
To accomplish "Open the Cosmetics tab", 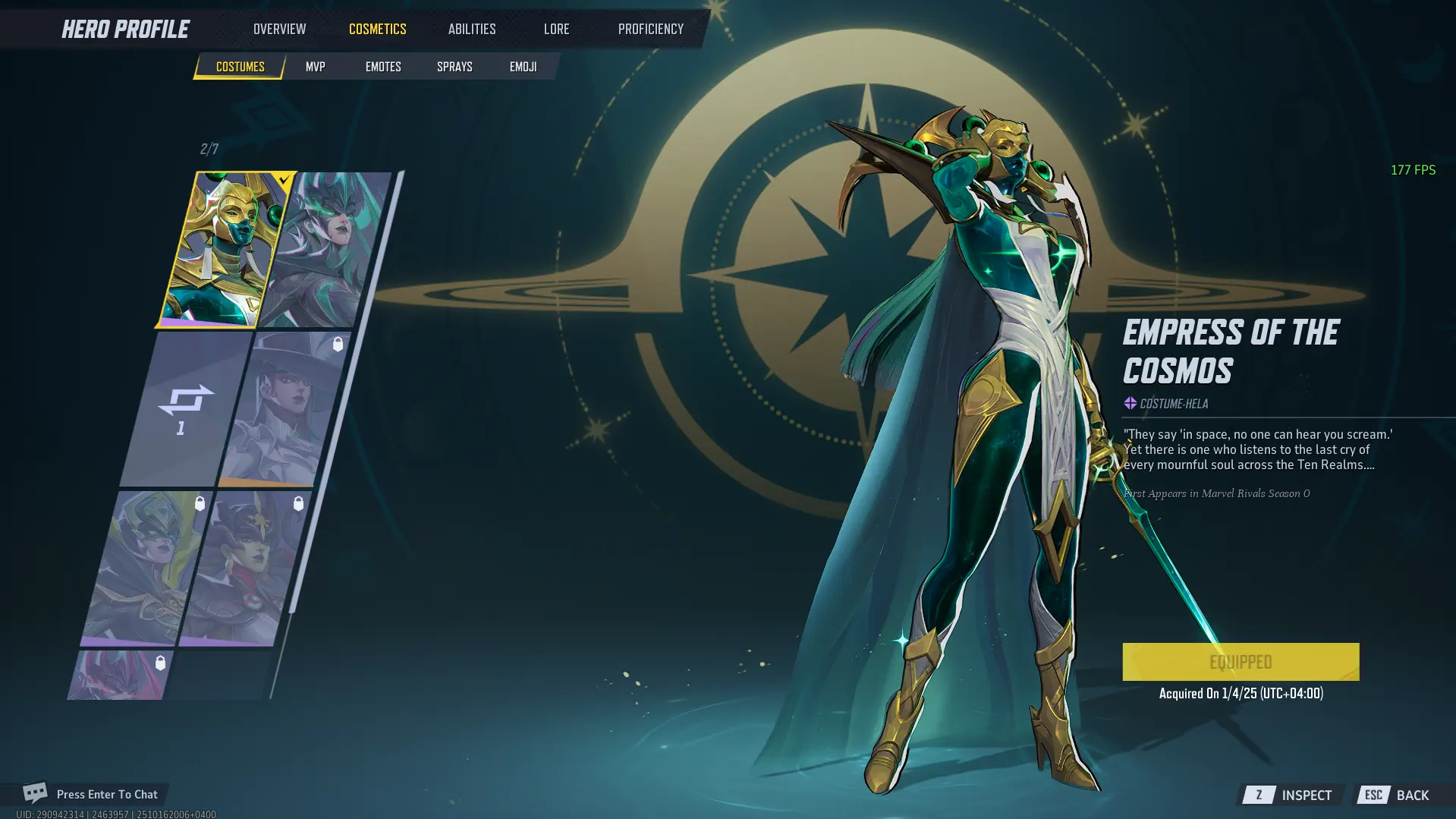I will click(x=377, y=29).
